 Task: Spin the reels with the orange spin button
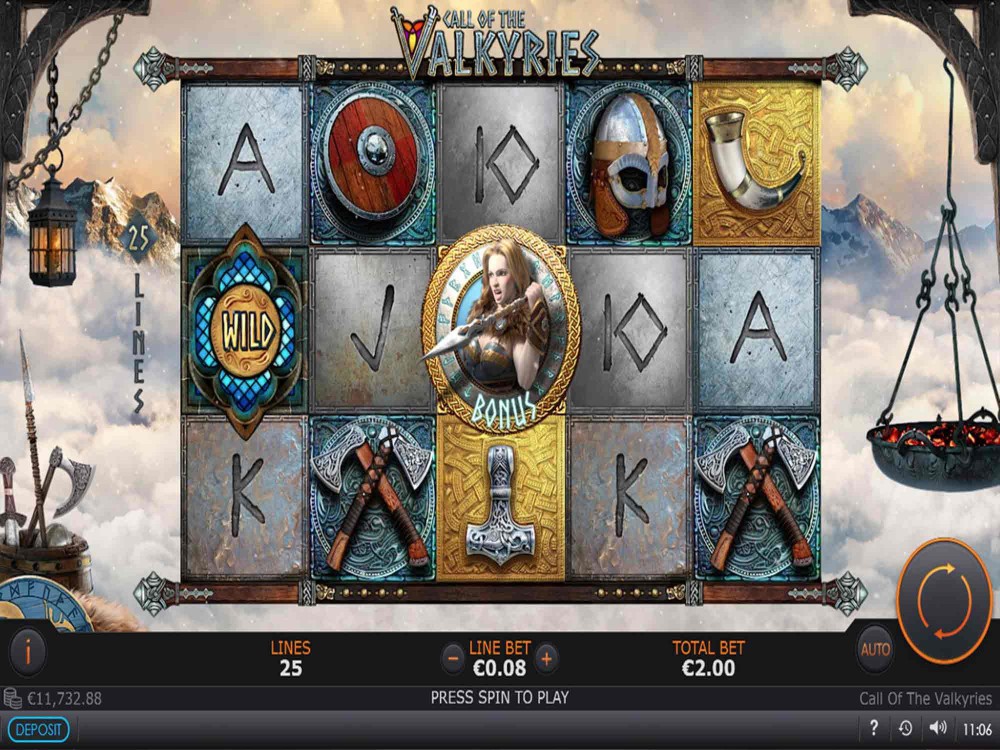(944, 600)
